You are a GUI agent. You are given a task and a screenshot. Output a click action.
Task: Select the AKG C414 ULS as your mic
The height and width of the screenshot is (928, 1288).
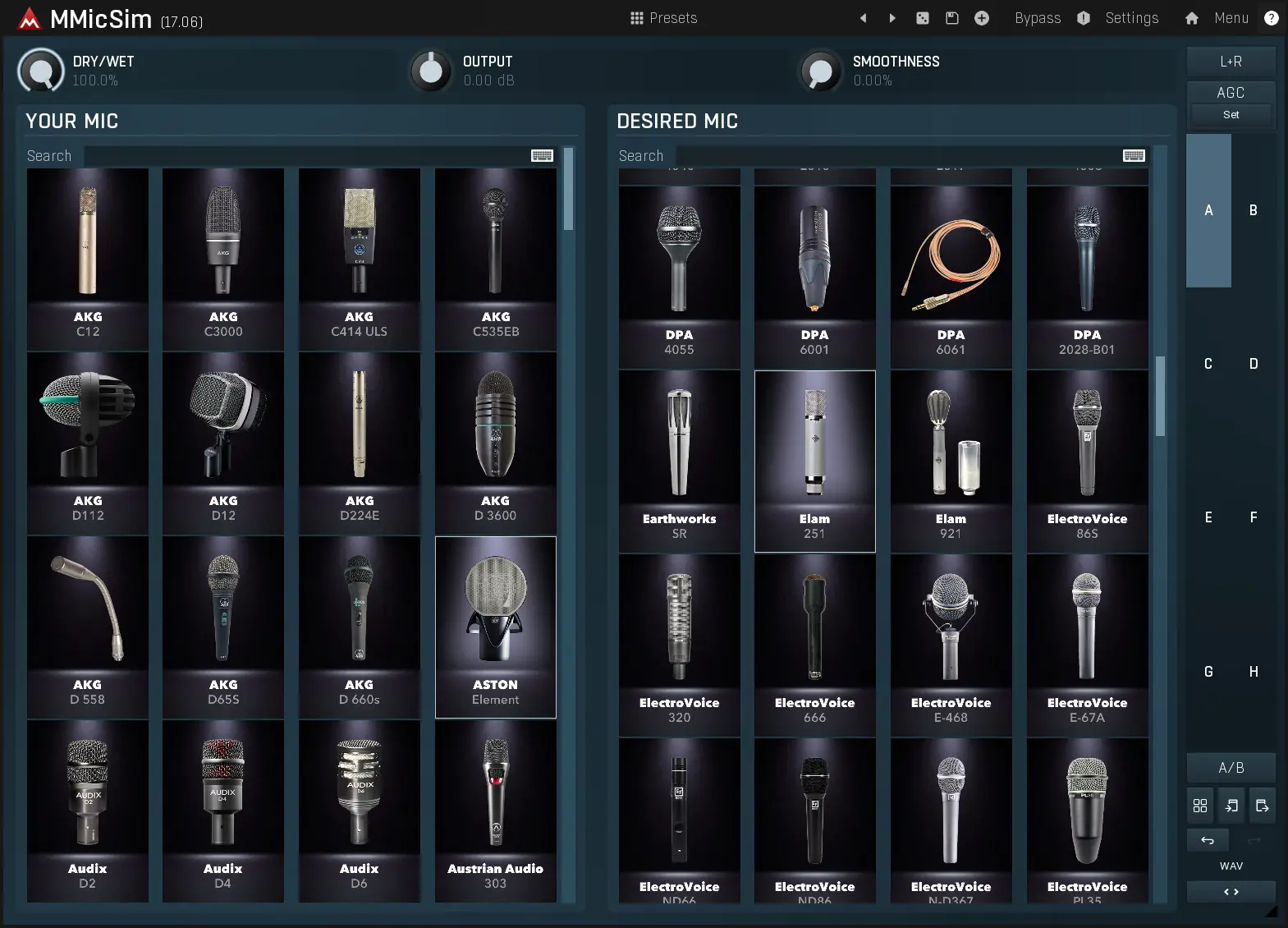click(359, 259)
